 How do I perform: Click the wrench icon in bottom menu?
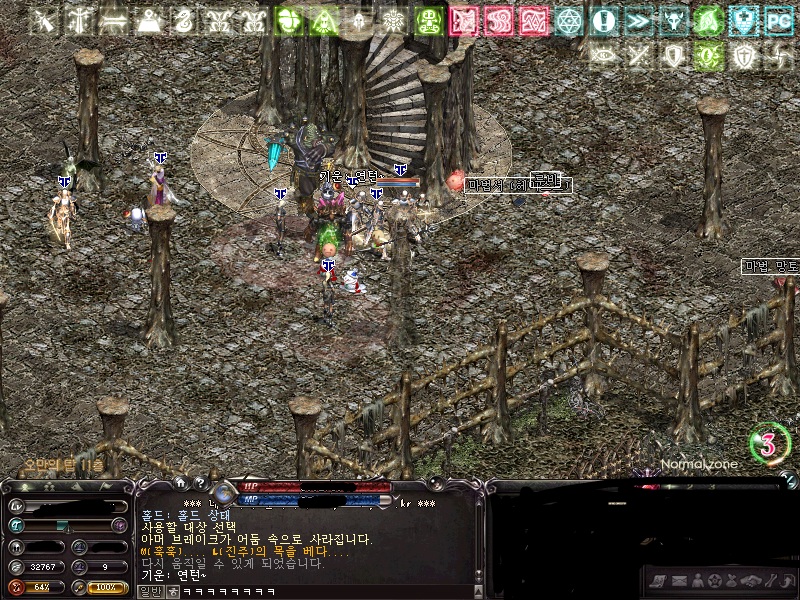(x=770, y=580)
